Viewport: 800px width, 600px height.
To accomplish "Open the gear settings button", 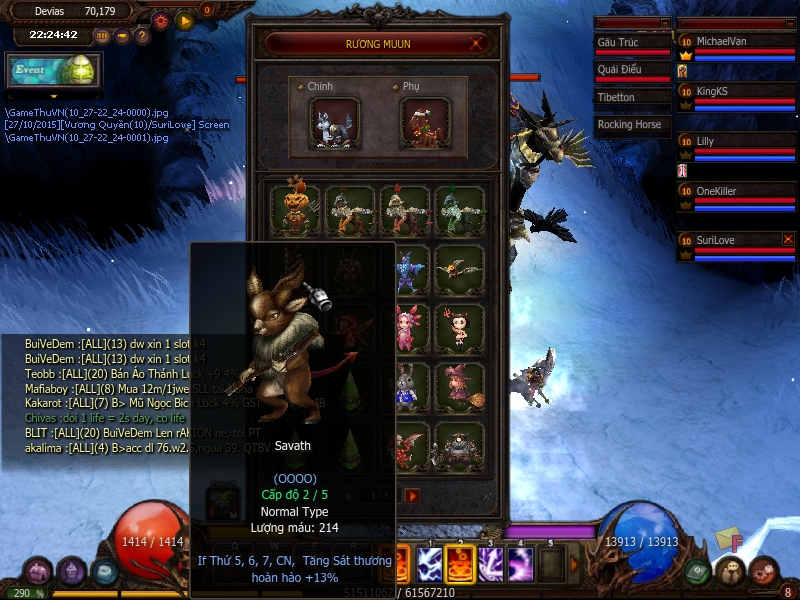I will [x=161, y=19].
